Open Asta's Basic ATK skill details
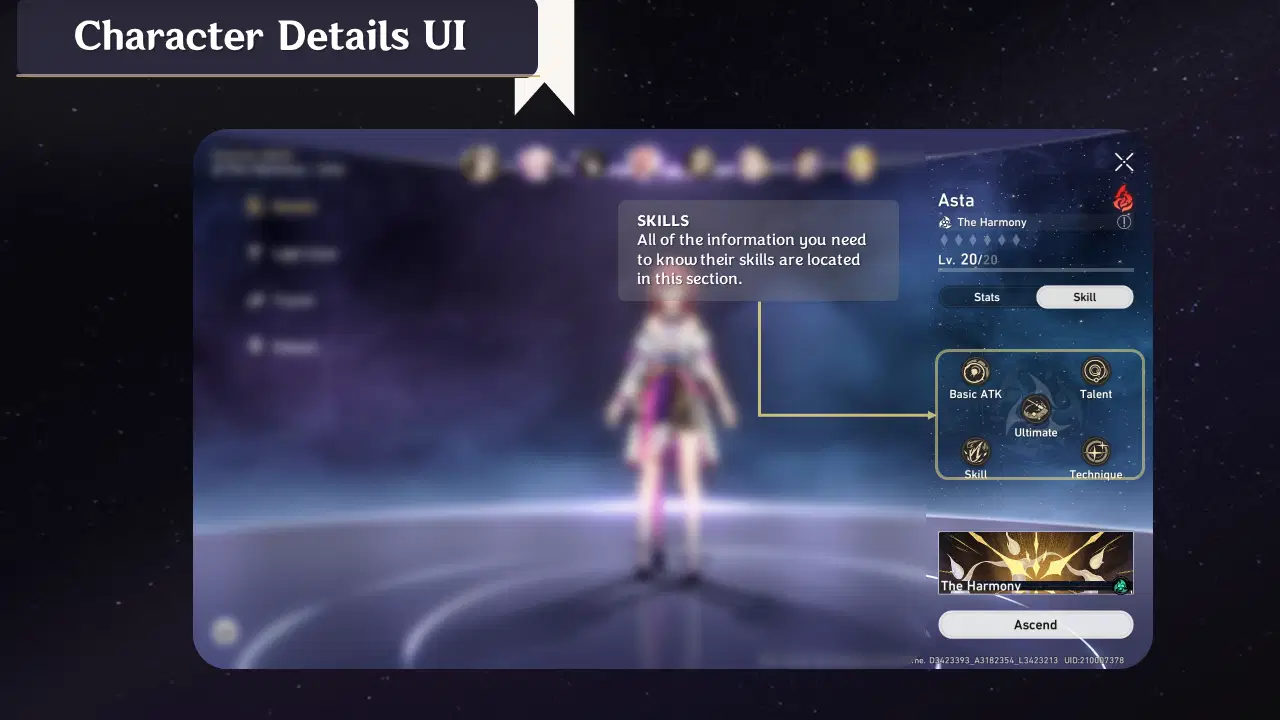 [x=975, y=372]
